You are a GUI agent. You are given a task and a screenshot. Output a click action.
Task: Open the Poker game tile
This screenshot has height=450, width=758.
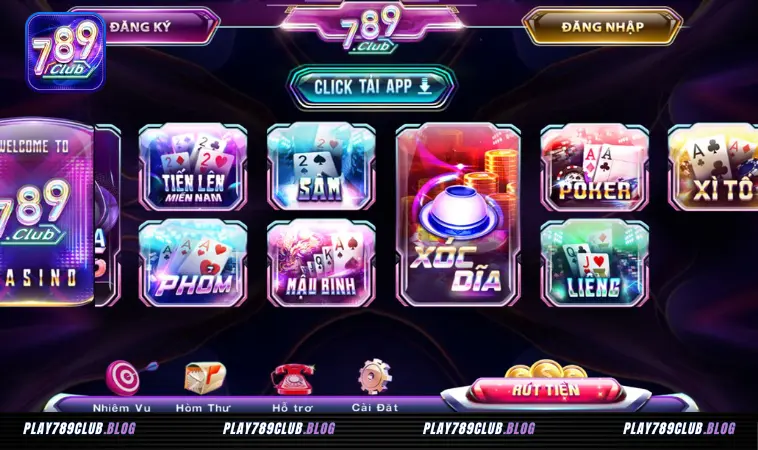coord(594,167)
